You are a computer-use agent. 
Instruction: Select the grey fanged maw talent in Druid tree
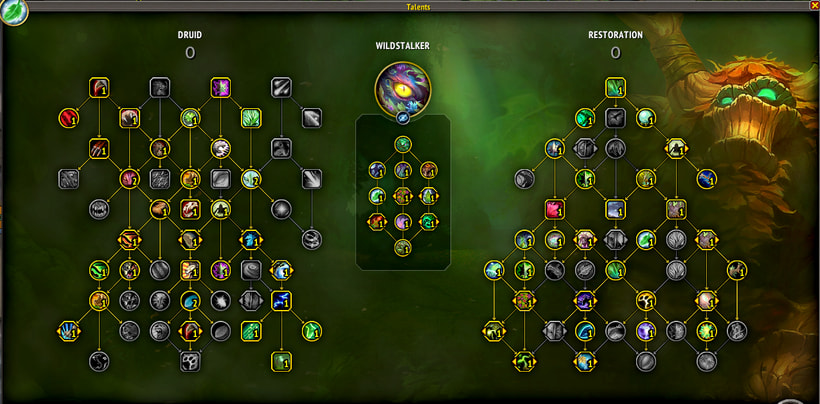(x=99, y=209)
